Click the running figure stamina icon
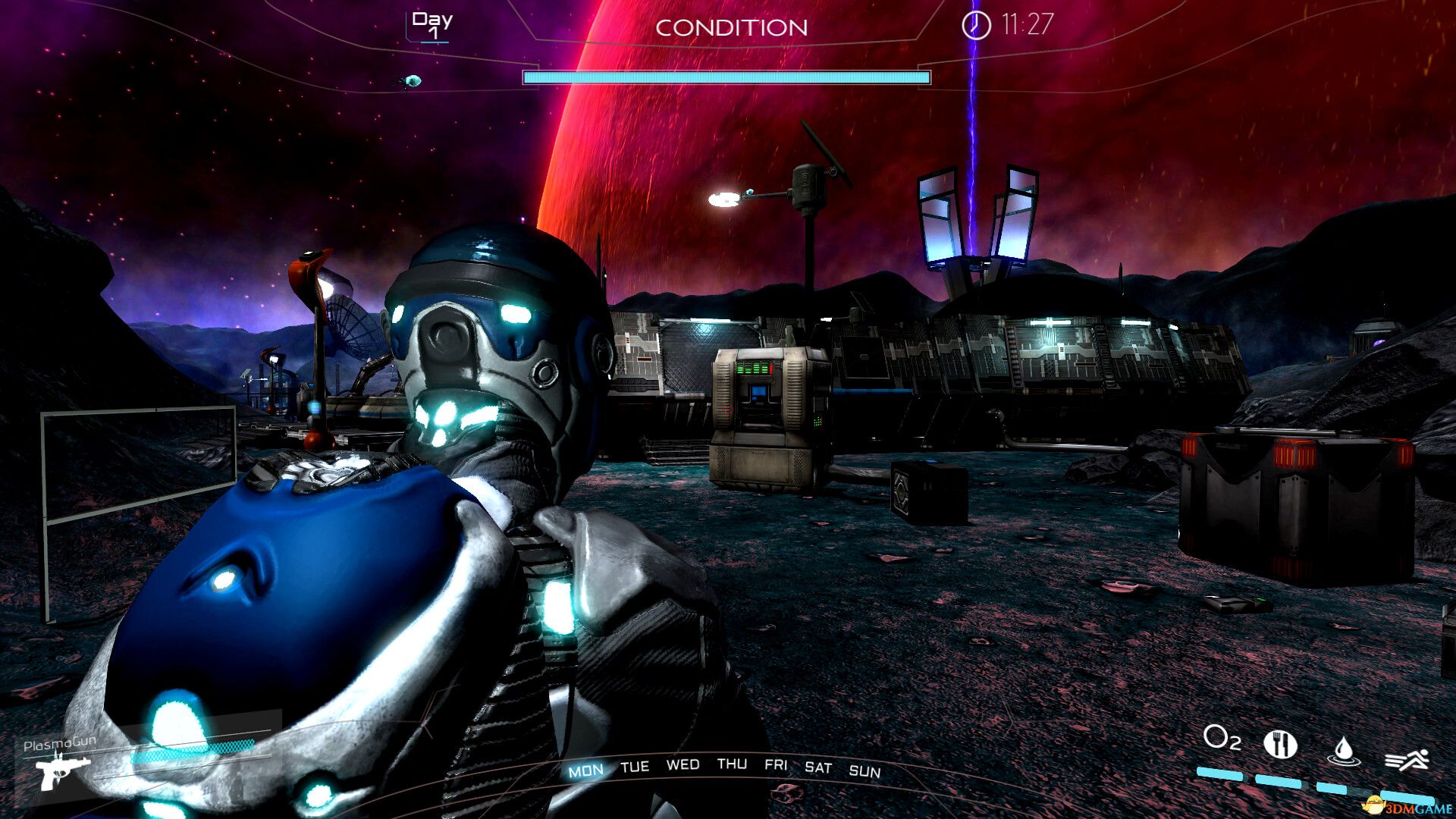The image size is (1456, 819). (x=1407, y=758)
